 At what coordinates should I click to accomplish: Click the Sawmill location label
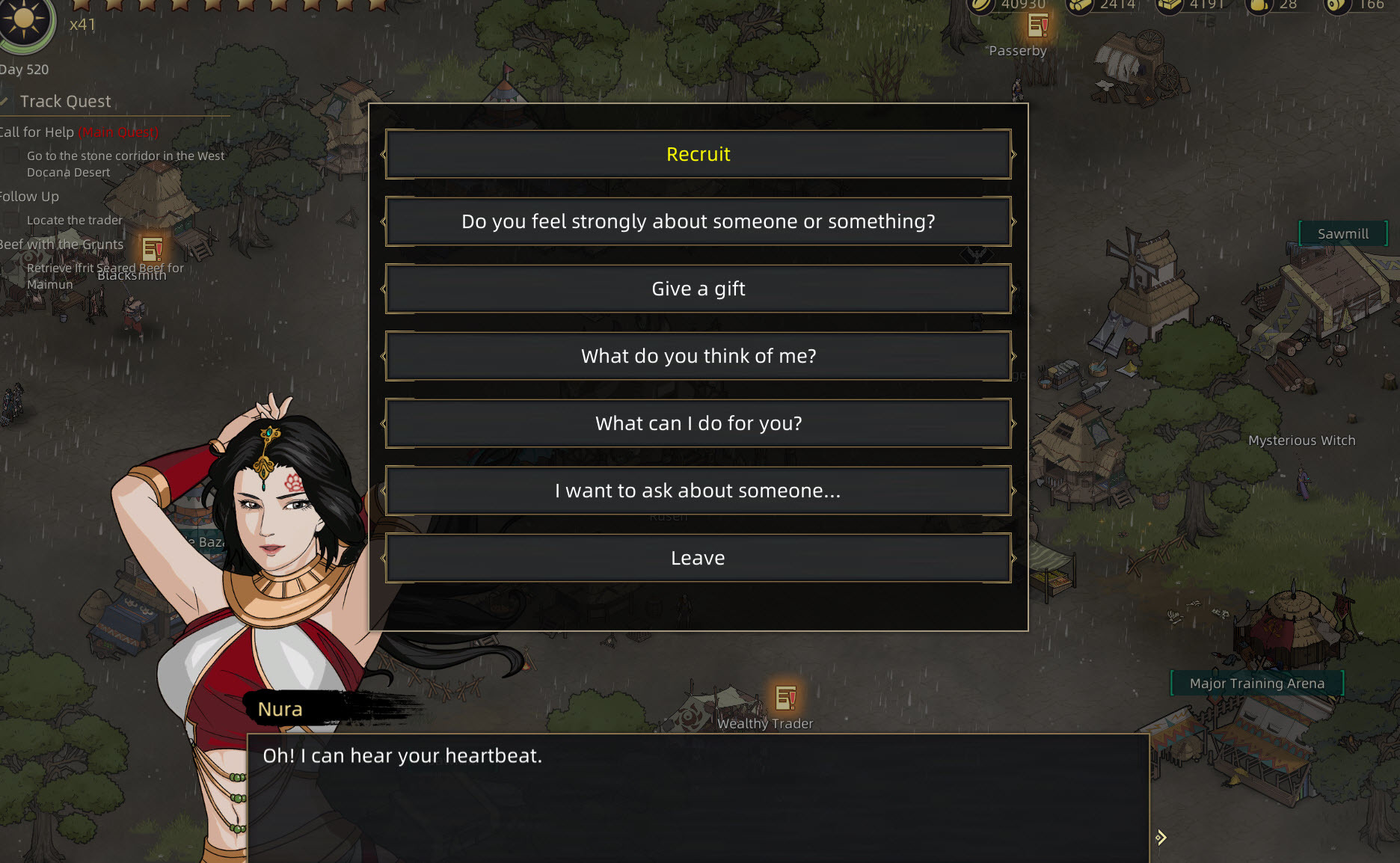point(1342,234)
